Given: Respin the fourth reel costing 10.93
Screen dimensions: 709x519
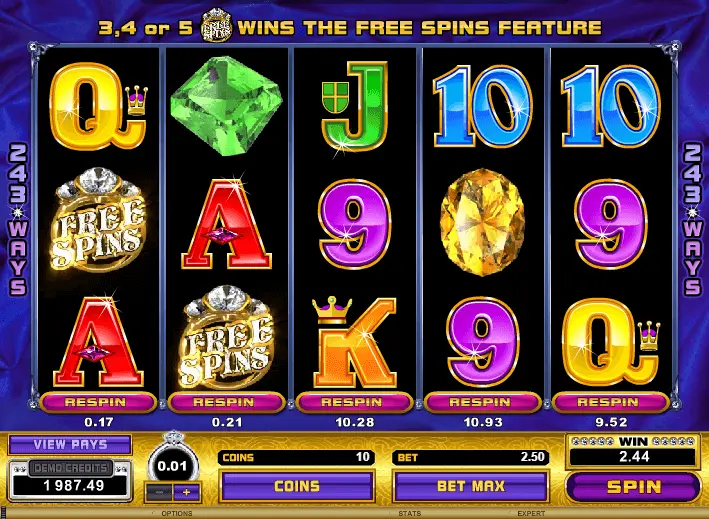Looking at the screenshot, I should pos(482,402).
